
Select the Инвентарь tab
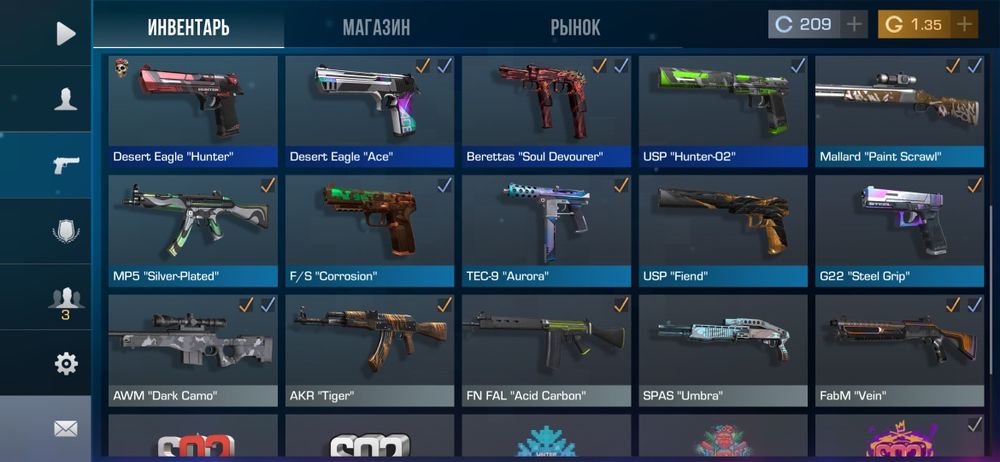coord(188,27)
